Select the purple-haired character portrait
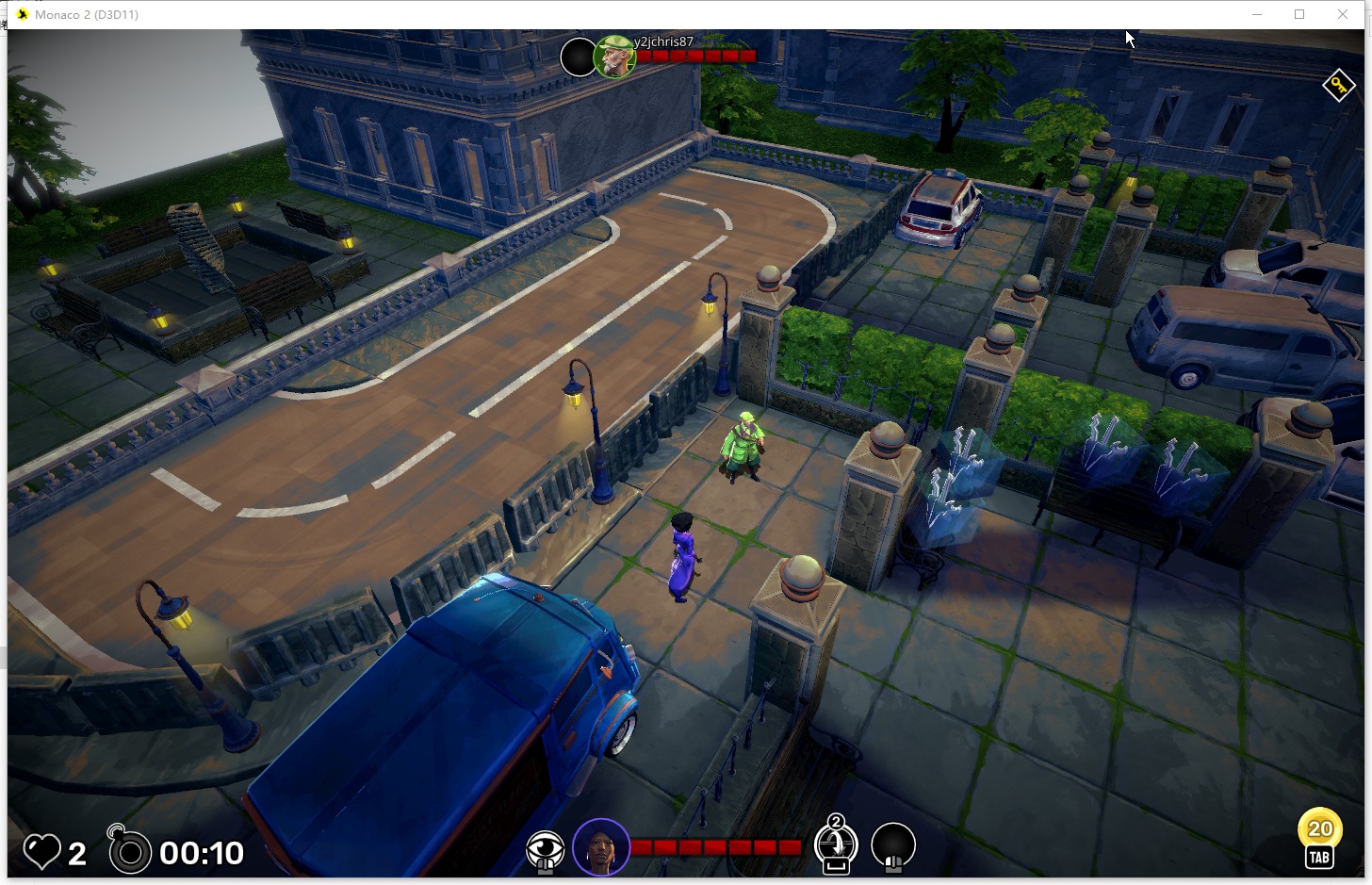The width and height of the screenshot is (1372, 885). (601, 846)
